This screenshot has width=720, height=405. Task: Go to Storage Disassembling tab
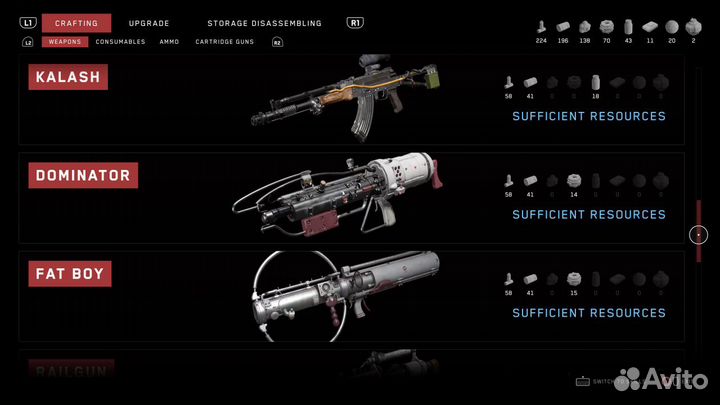pyautogui.click(x=264, y=23)
